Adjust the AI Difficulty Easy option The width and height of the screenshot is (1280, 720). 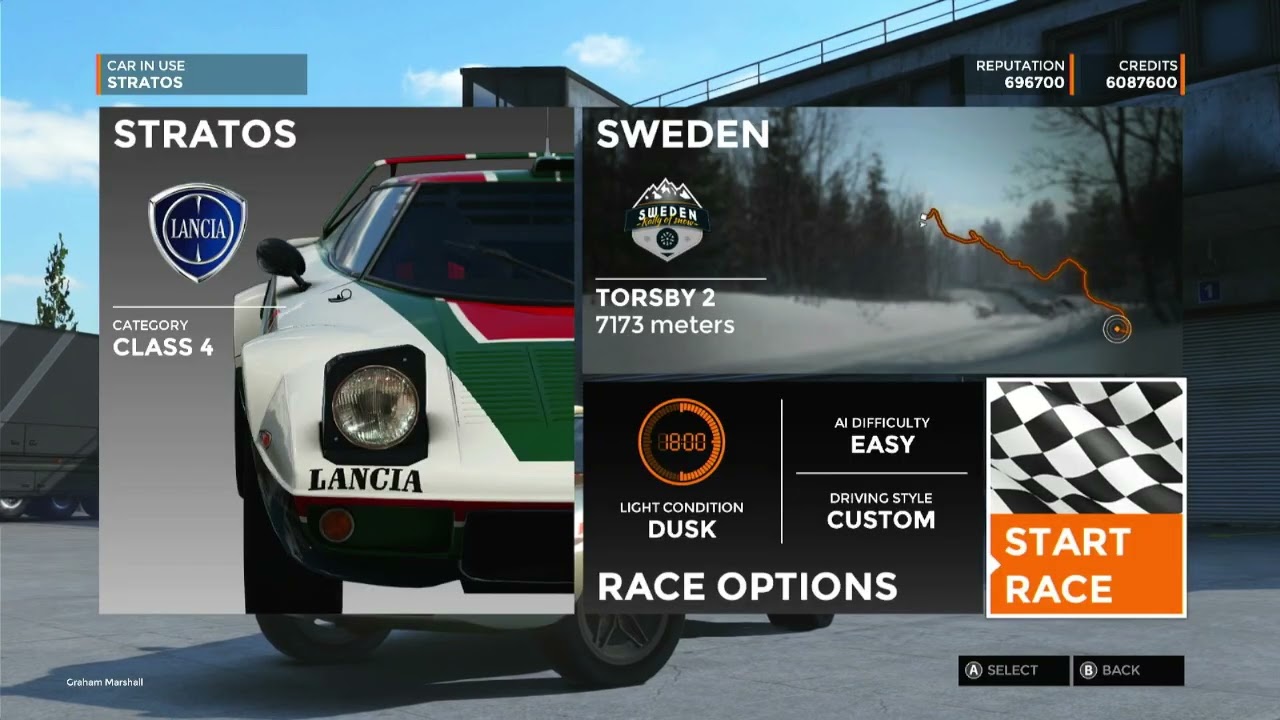[x=882, y=435]
